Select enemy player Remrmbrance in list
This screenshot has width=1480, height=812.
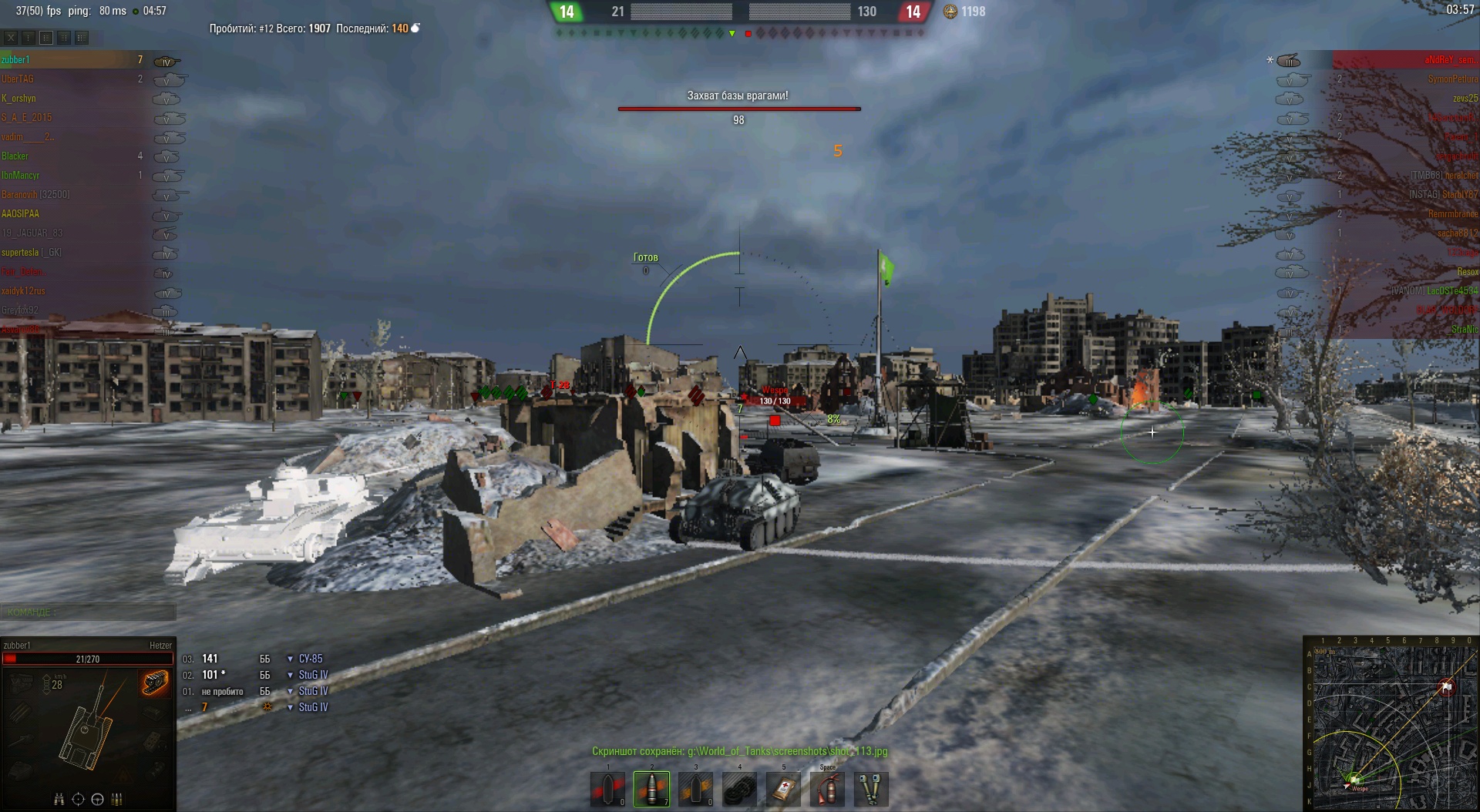click(1452, 214)
